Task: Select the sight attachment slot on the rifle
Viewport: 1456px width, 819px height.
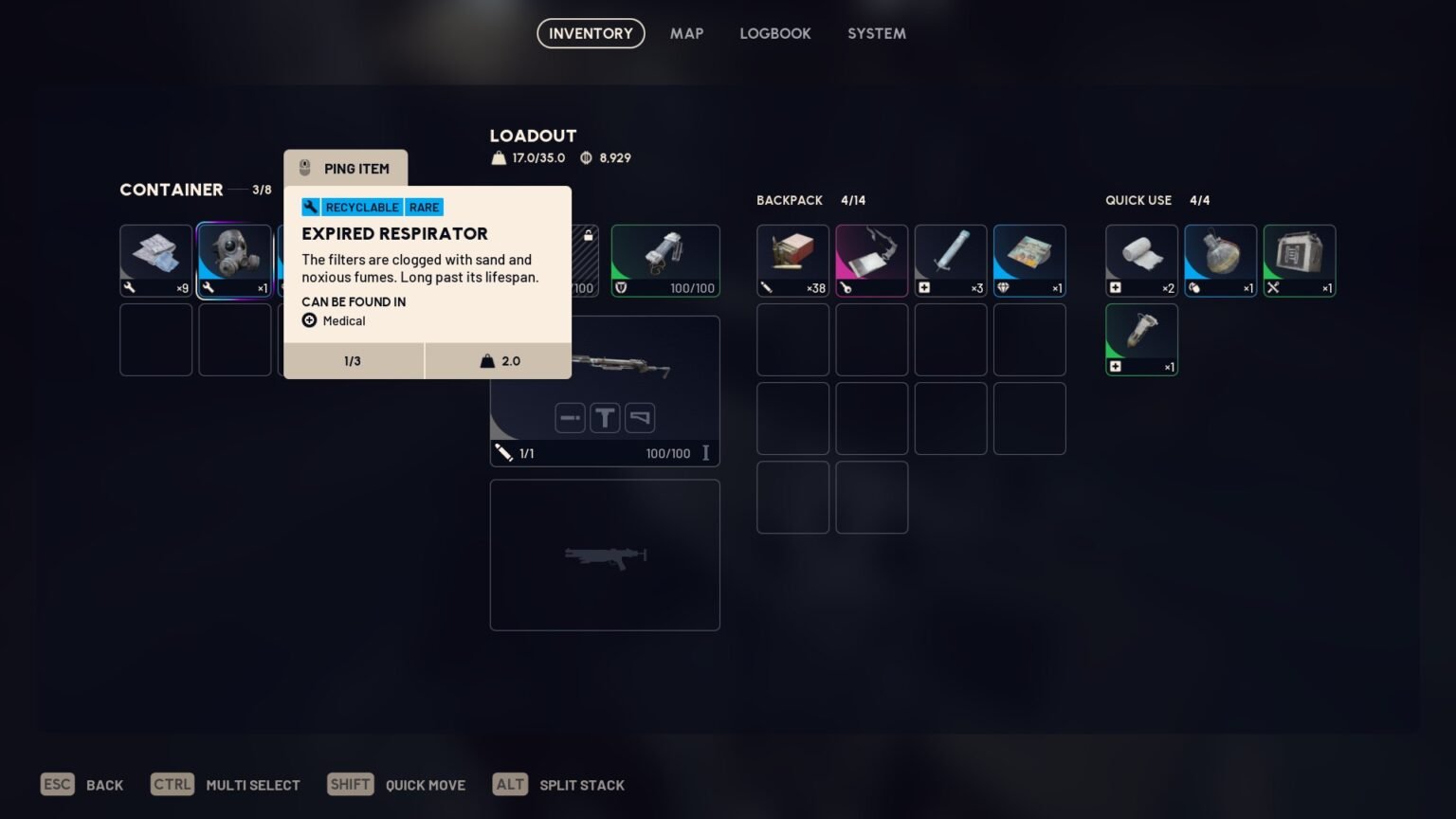Action: tap(605, 417)
